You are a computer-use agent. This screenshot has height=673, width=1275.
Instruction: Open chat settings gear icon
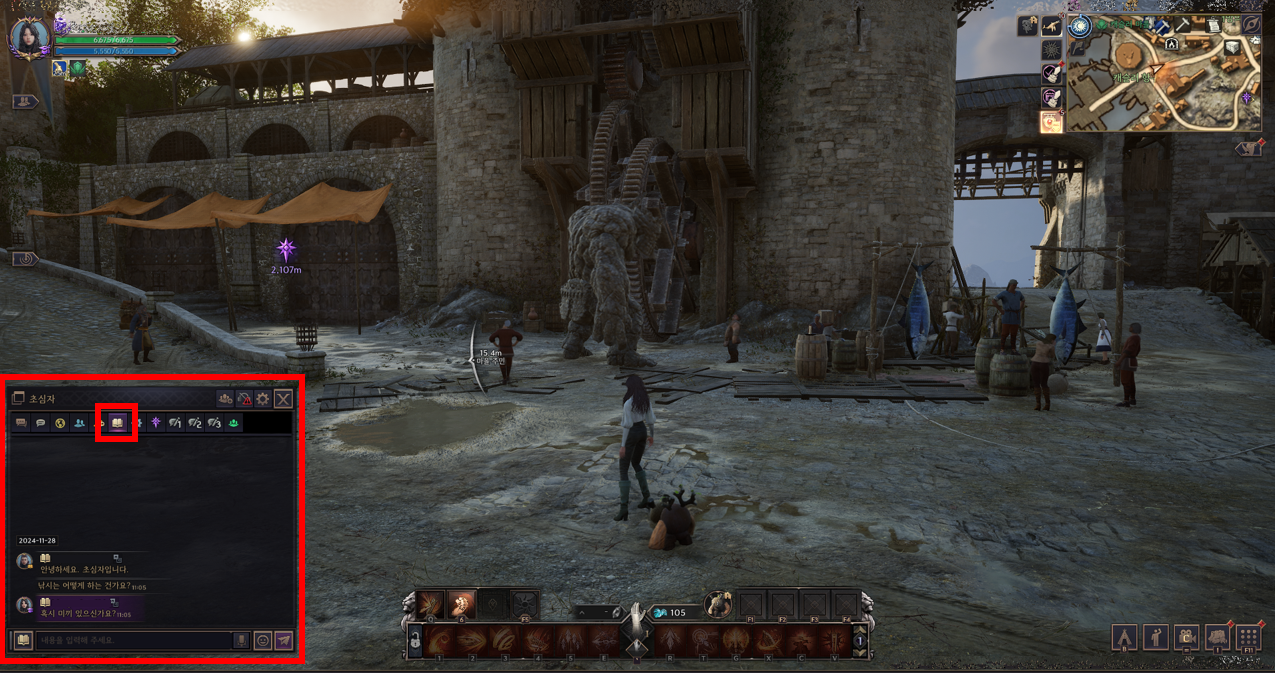pos(263,399)
